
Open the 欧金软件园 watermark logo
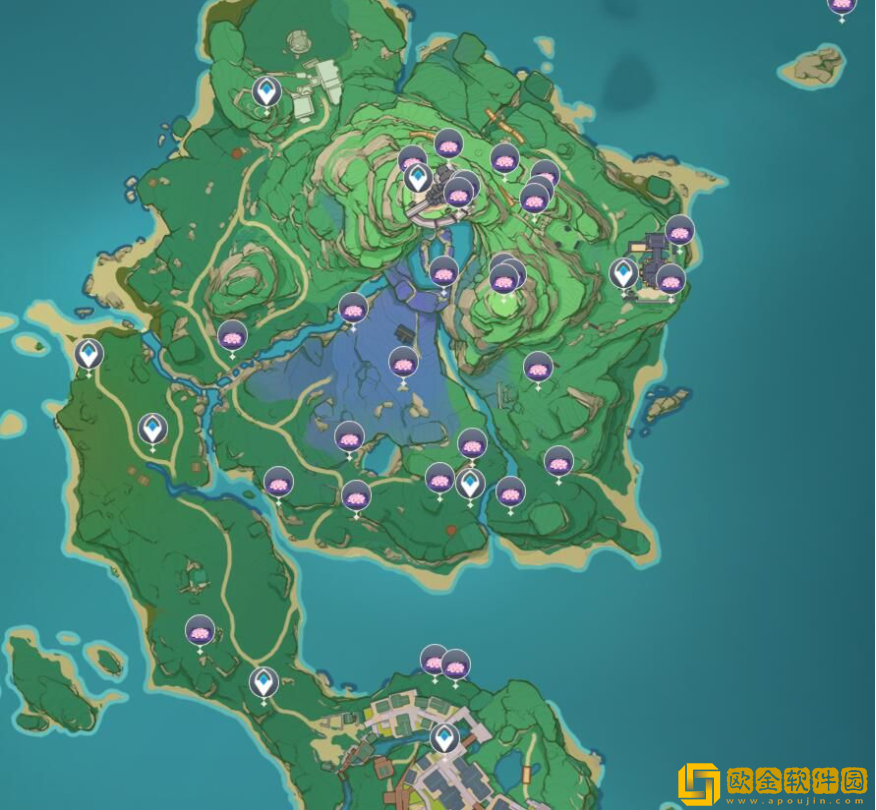pos(770,783)
